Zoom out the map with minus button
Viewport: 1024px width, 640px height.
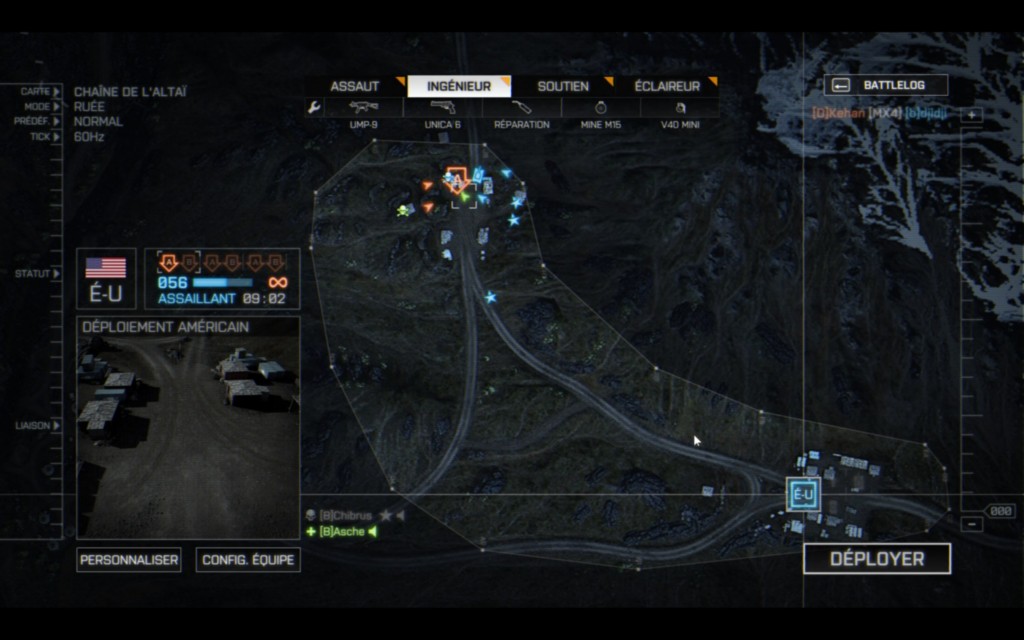coord(972,524)
